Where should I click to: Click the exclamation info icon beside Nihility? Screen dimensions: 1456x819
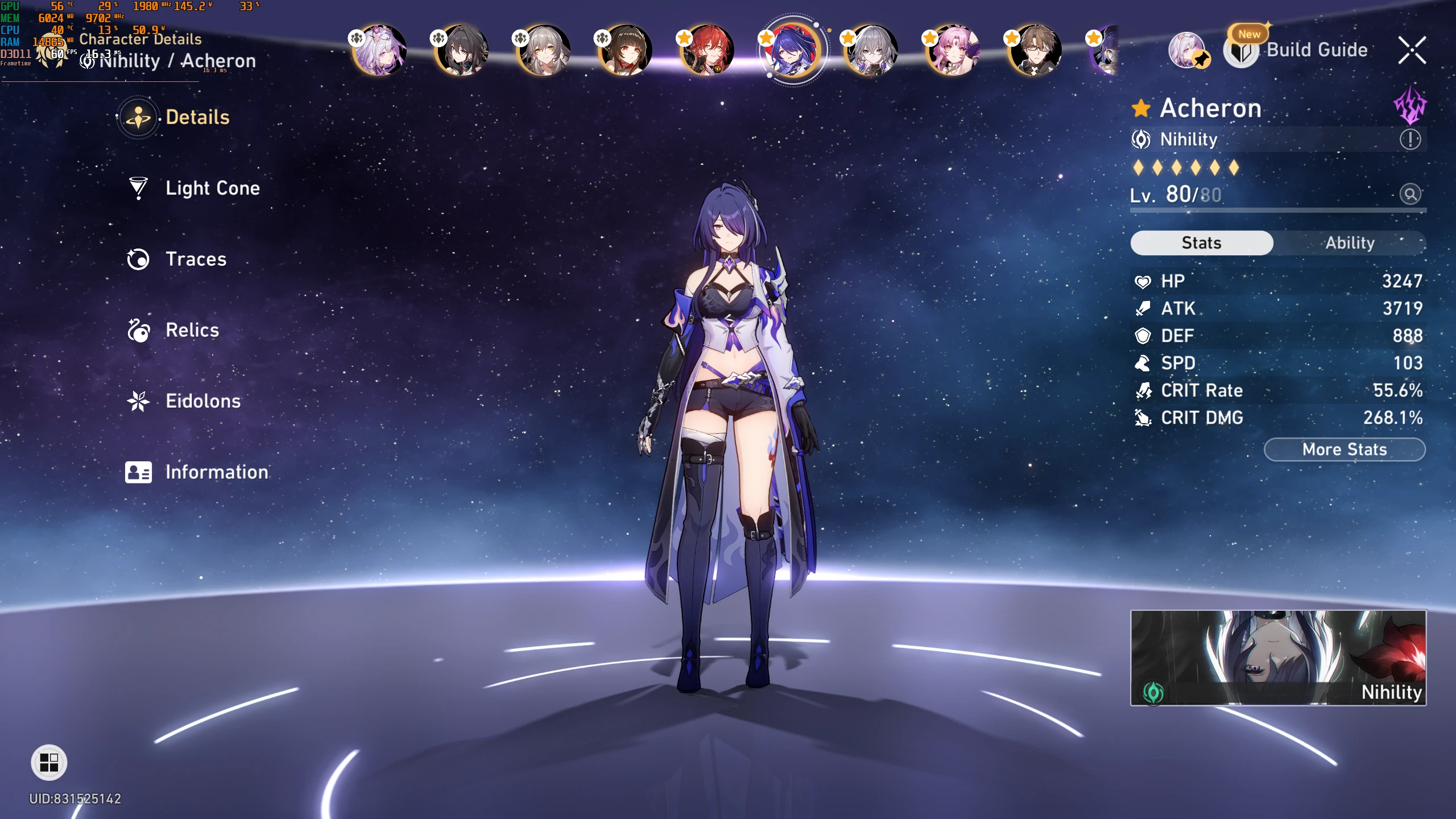(1410, 140)
